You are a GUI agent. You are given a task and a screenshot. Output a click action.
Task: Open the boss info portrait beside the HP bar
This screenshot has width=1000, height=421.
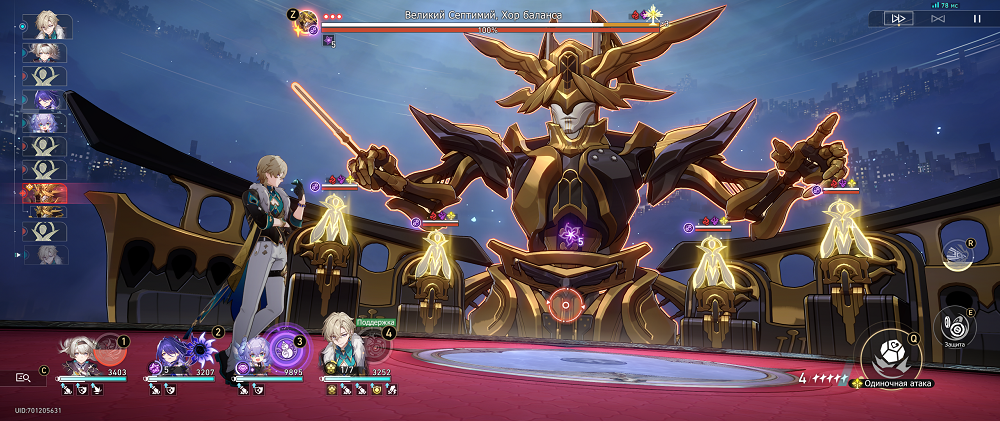[x=306, y=23]
